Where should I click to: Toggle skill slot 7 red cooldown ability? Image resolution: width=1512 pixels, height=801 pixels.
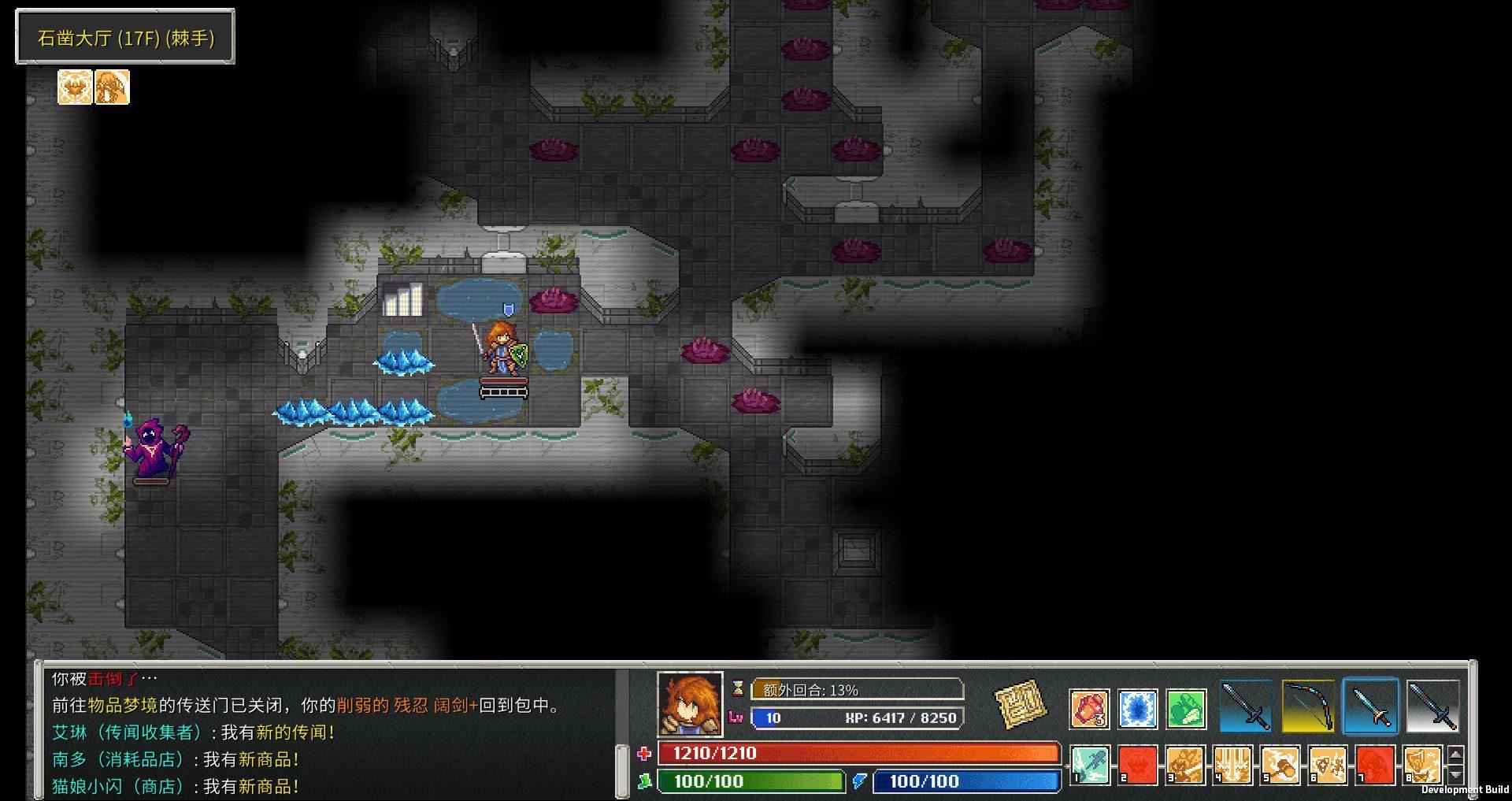click(x=1375, y=764)
